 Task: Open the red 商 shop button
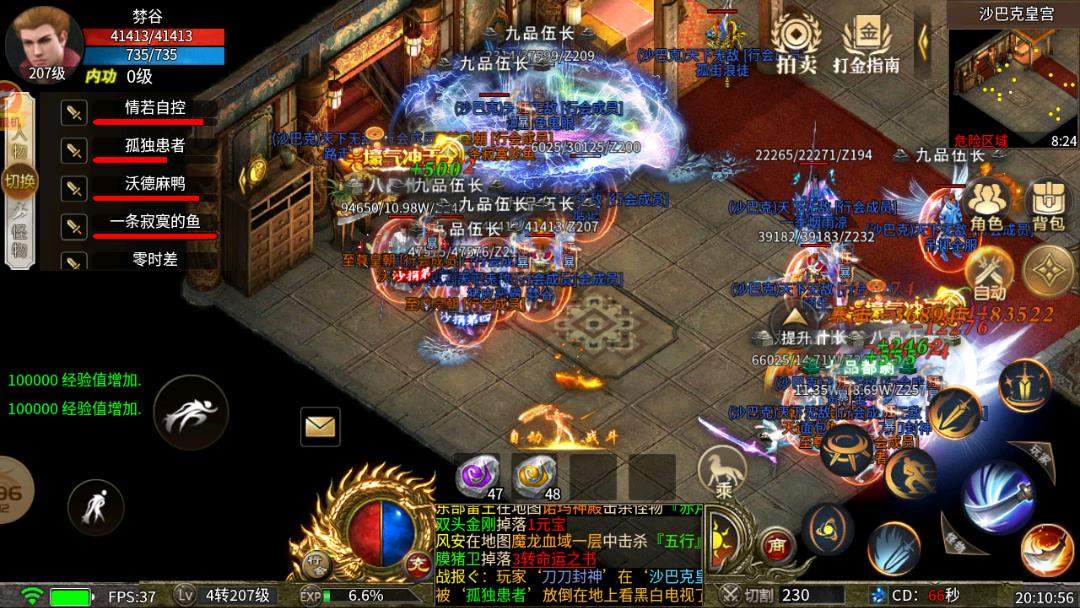(776, 545)
